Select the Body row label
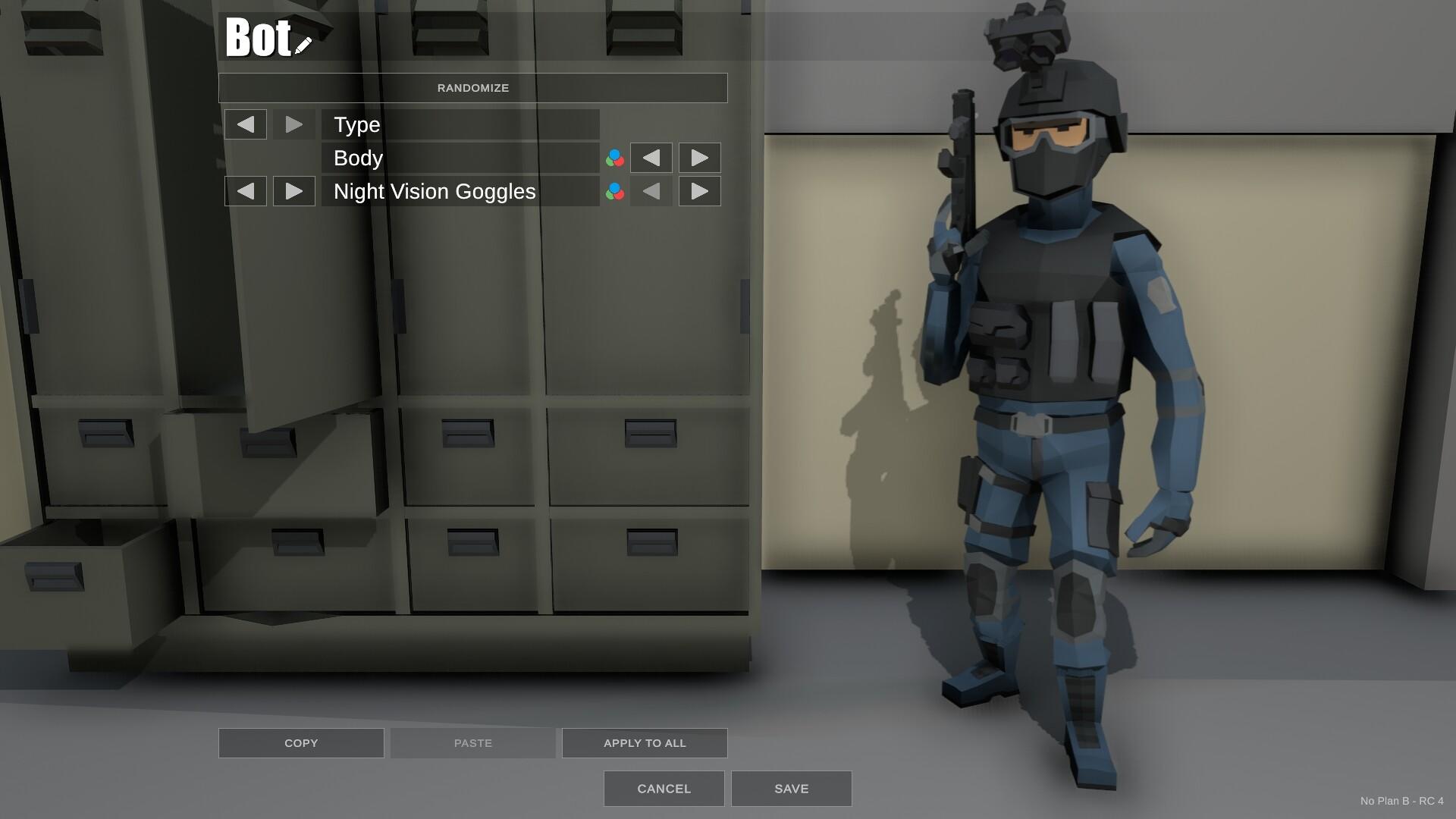This screenshot has width=1456, height=819. pos(358,158)
